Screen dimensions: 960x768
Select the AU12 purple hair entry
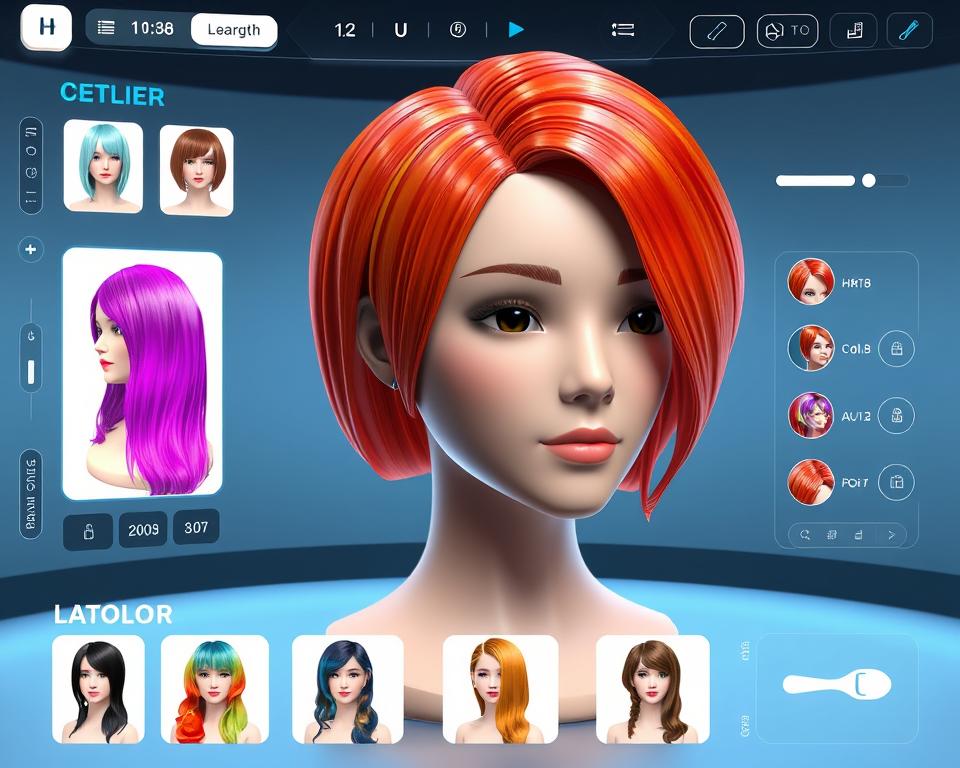811,415
